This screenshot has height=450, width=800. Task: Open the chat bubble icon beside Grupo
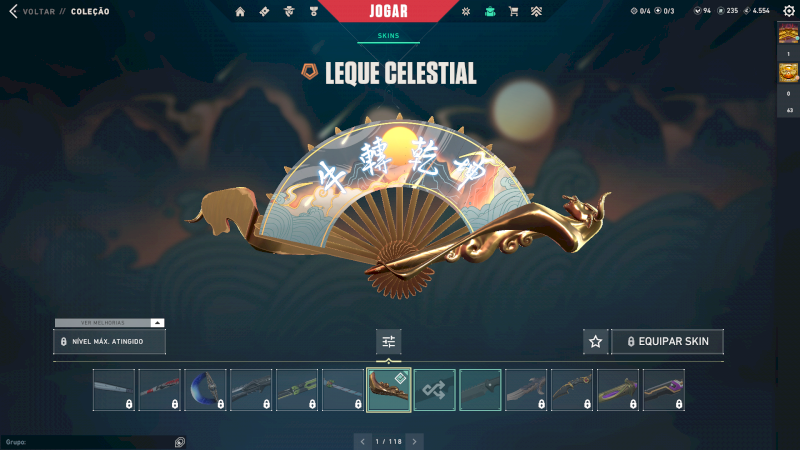(180, 441)
